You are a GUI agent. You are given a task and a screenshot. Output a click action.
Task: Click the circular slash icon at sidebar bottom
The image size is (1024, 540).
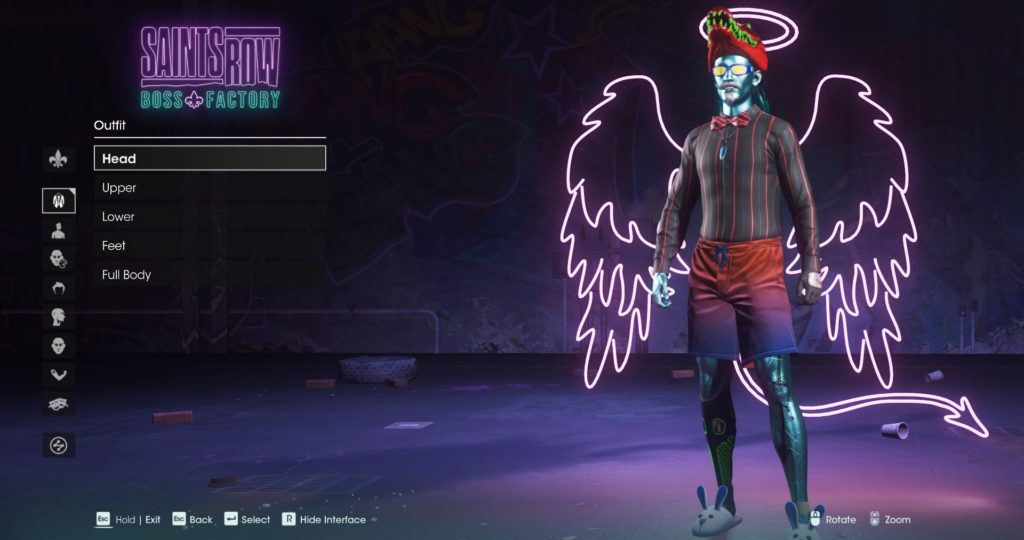coord(58,445)
